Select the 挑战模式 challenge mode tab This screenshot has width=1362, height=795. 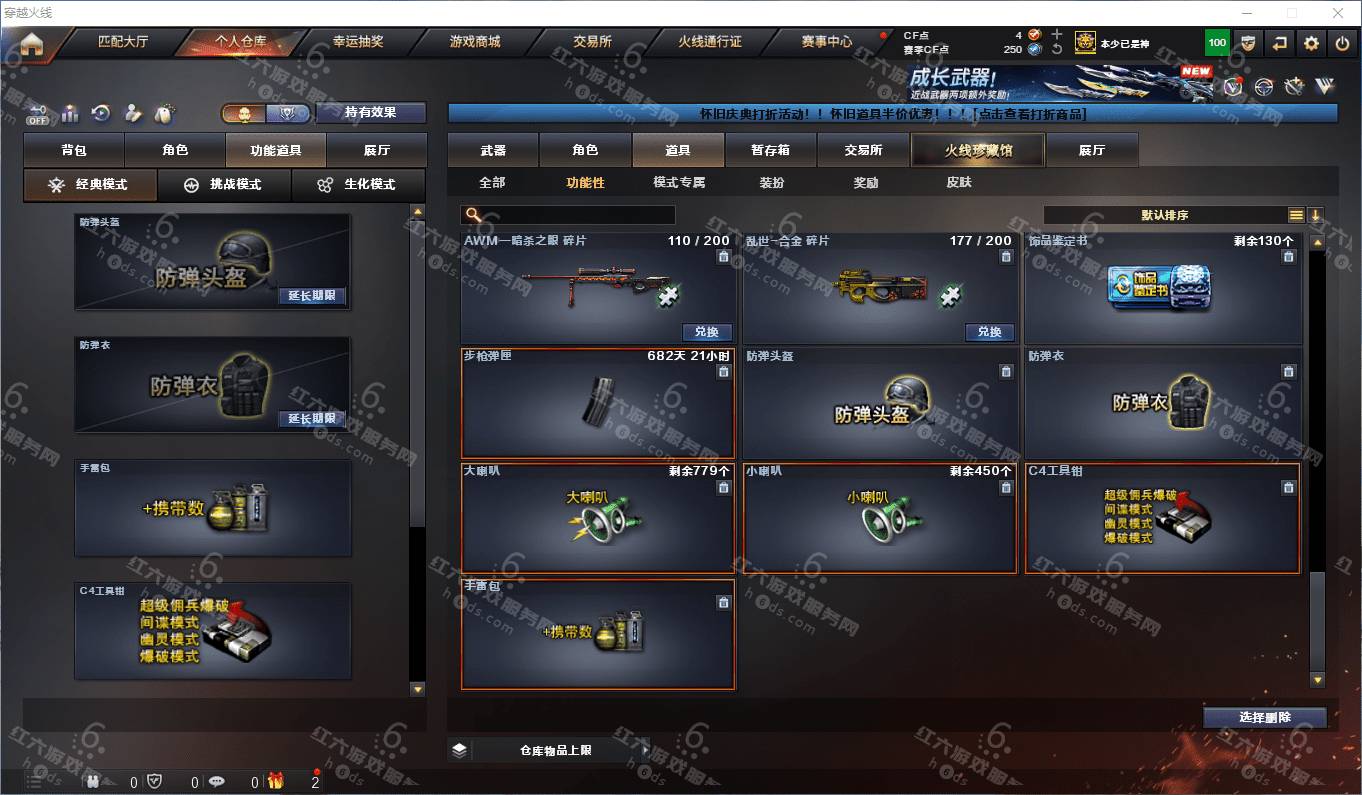tap(224, 185)
